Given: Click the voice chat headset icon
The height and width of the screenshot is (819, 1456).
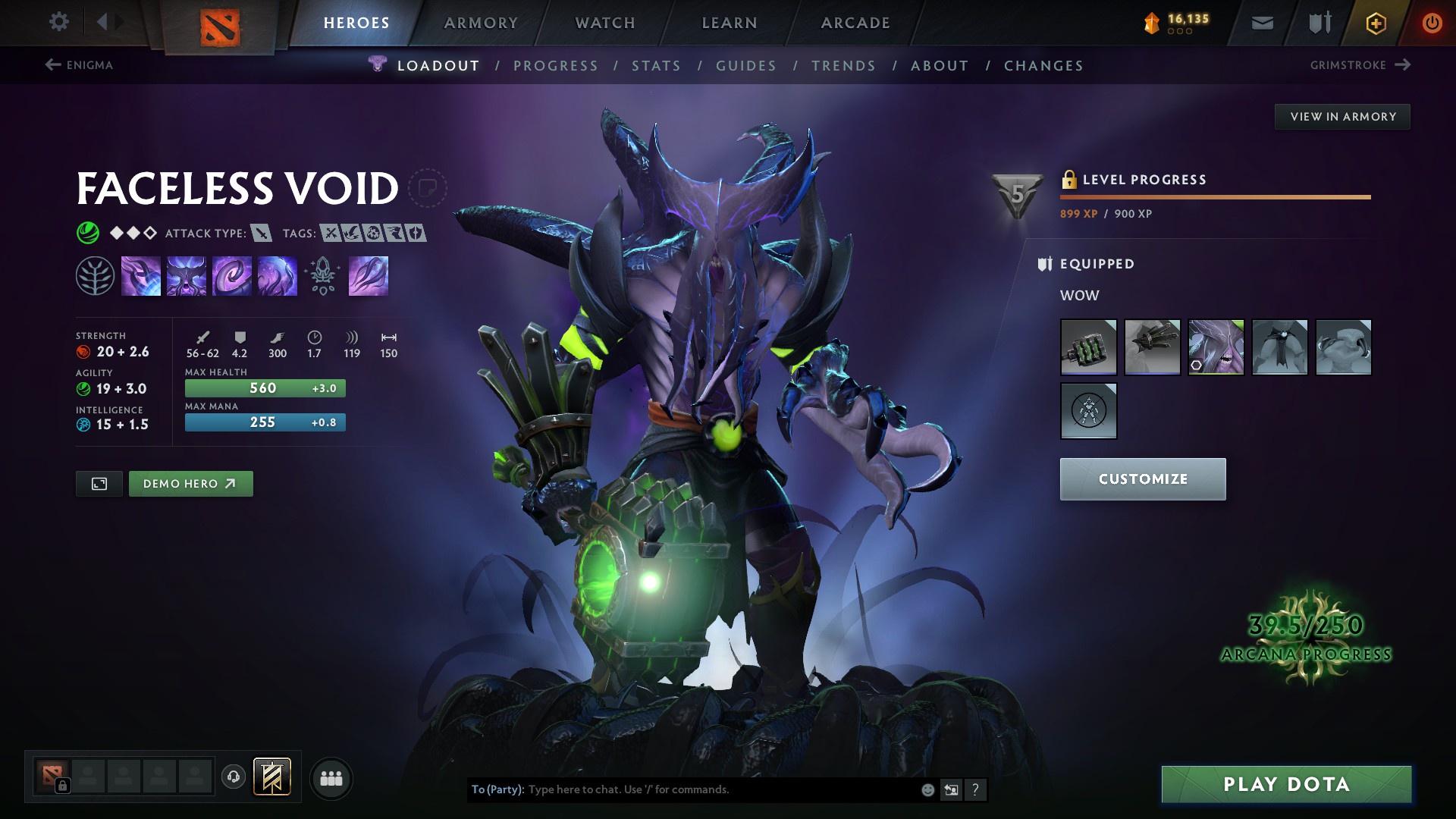Looking at the screenshot, I should click(233, 777).
